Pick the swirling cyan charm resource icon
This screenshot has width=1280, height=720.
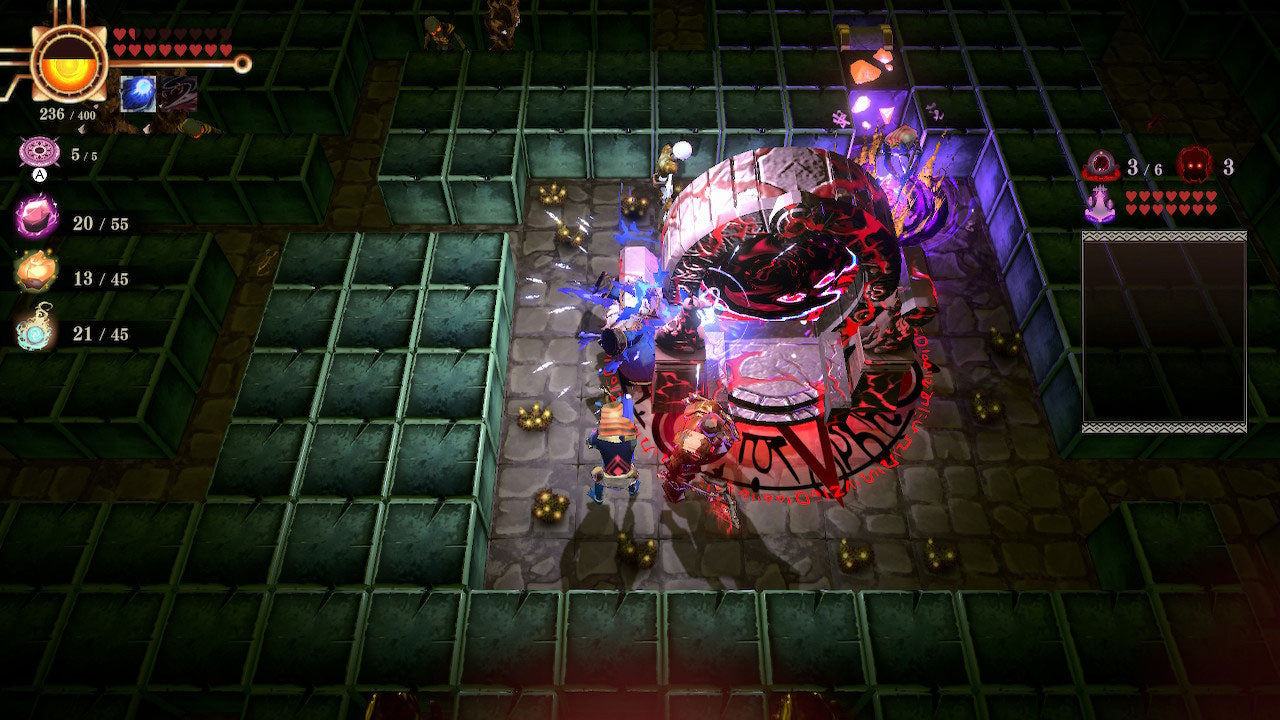tap(36, 331)
